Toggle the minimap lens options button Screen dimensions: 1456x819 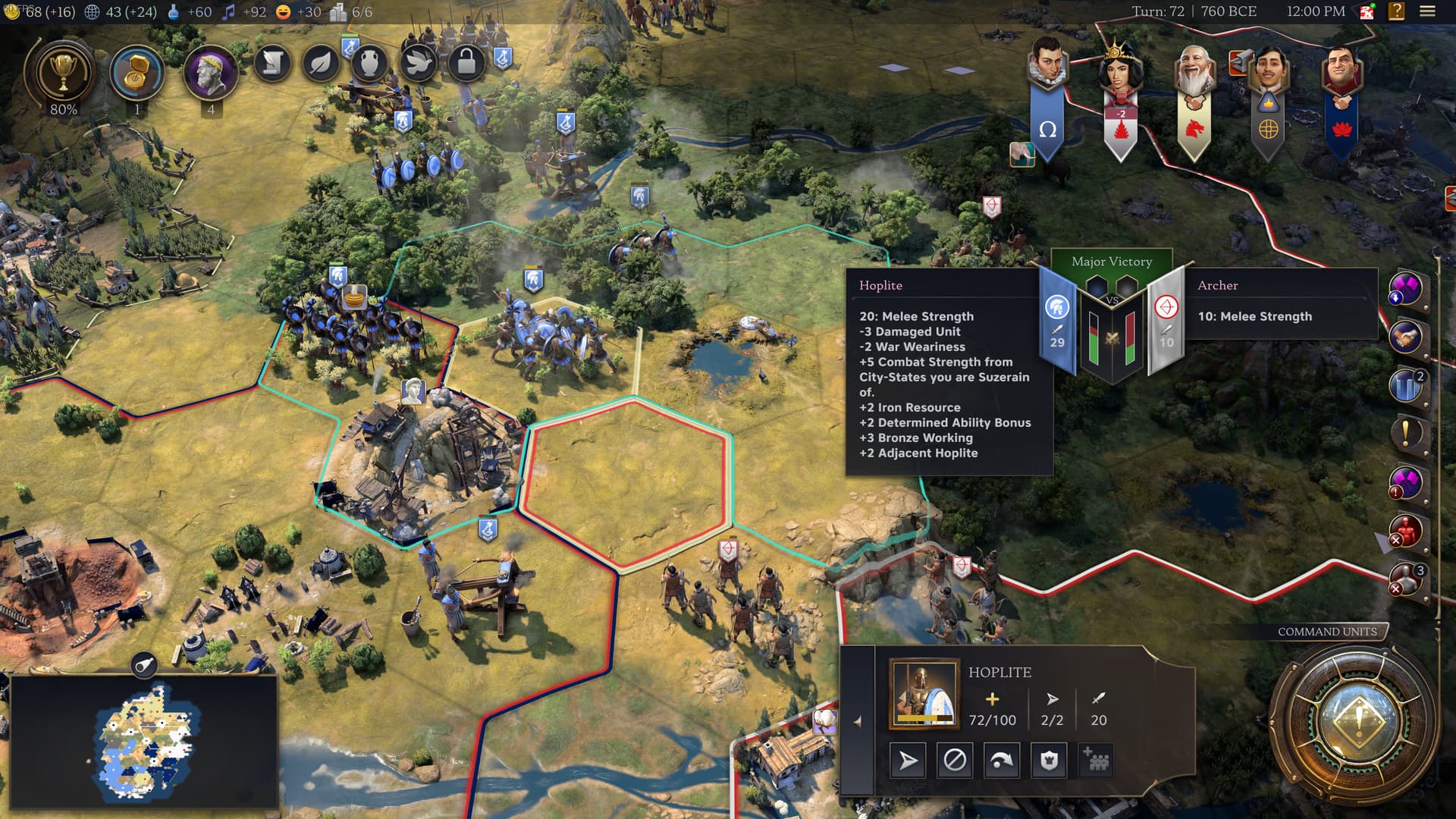coord(143,665)
